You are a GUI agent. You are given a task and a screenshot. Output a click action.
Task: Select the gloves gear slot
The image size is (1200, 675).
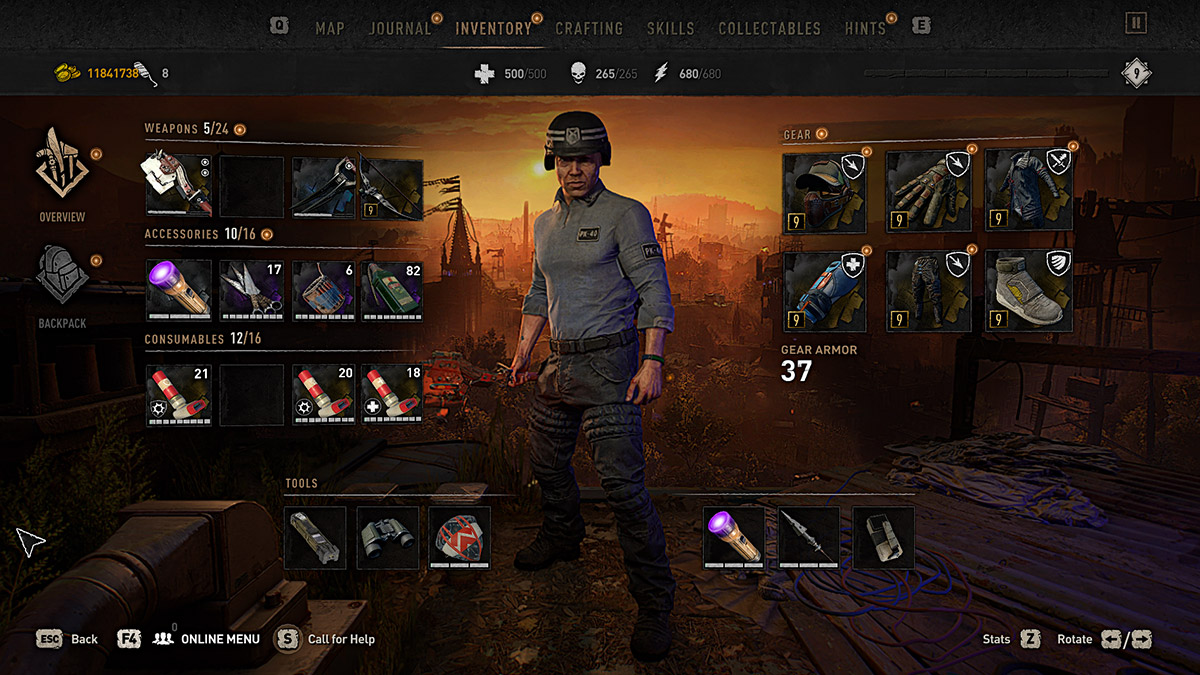click(x=929, y=192)
